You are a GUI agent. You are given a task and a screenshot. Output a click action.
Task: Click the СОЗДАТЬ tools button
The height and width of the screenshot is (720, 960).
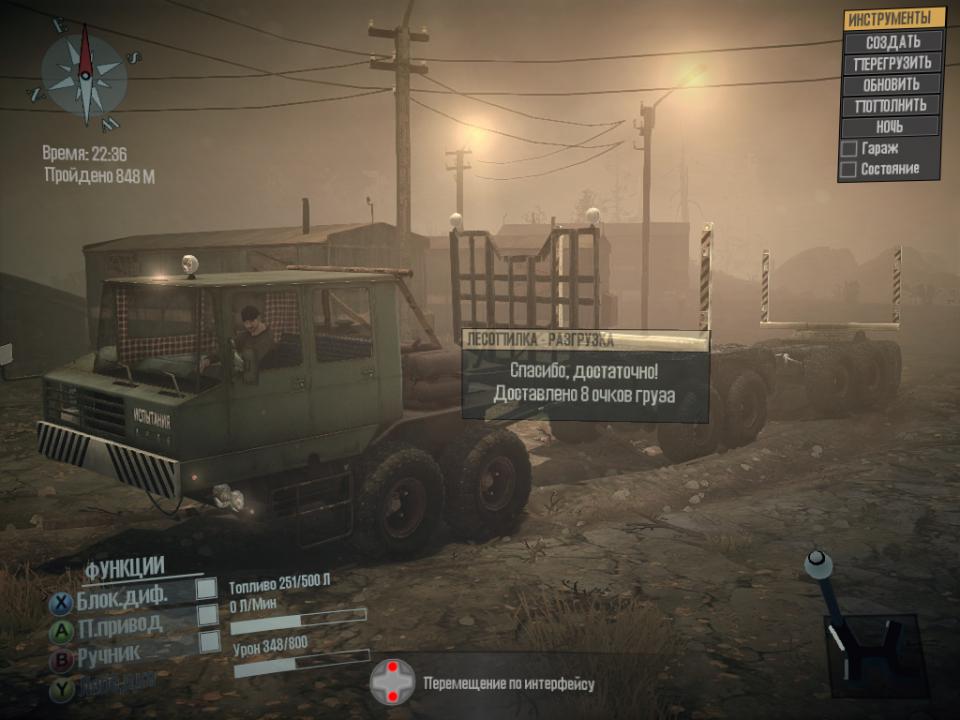point(892,42)
